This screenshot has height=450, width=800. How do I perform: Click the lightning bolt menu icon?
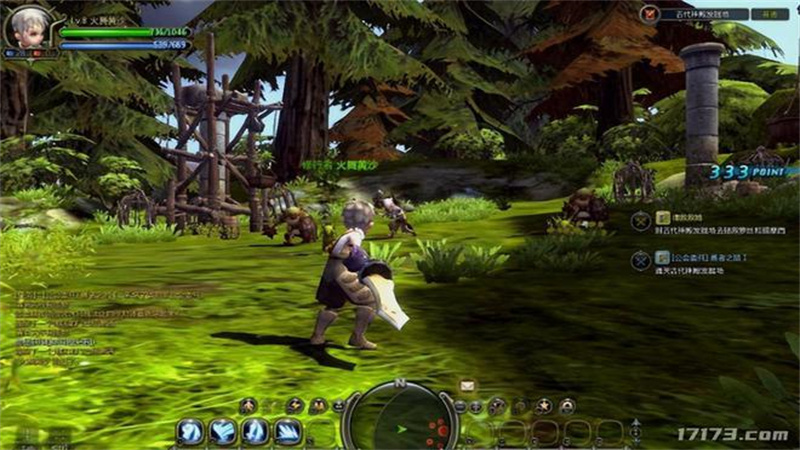point(294,406)
